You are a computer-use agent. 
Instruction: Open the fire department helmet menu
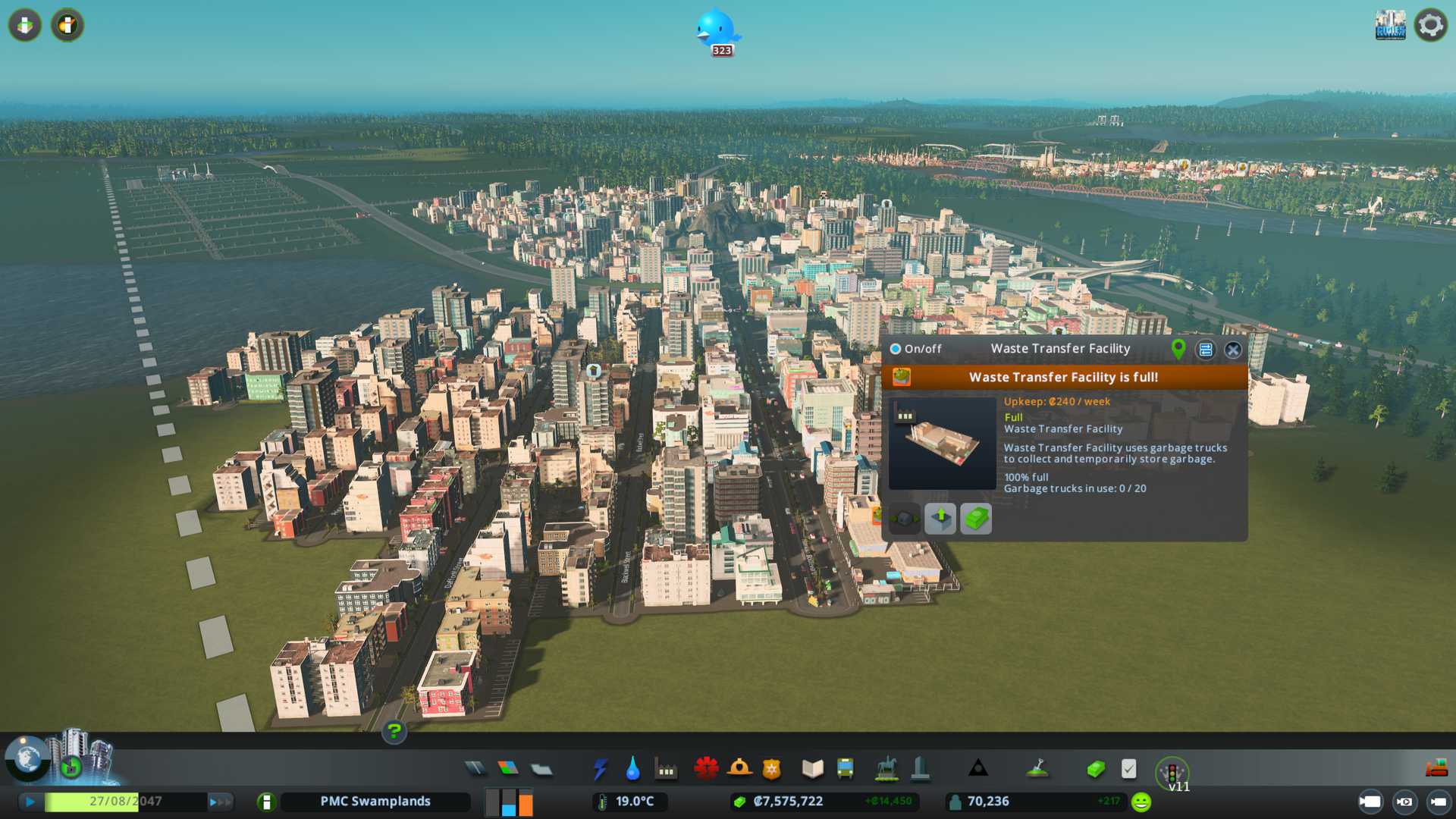pyautogui.click(x=739, y=769)
